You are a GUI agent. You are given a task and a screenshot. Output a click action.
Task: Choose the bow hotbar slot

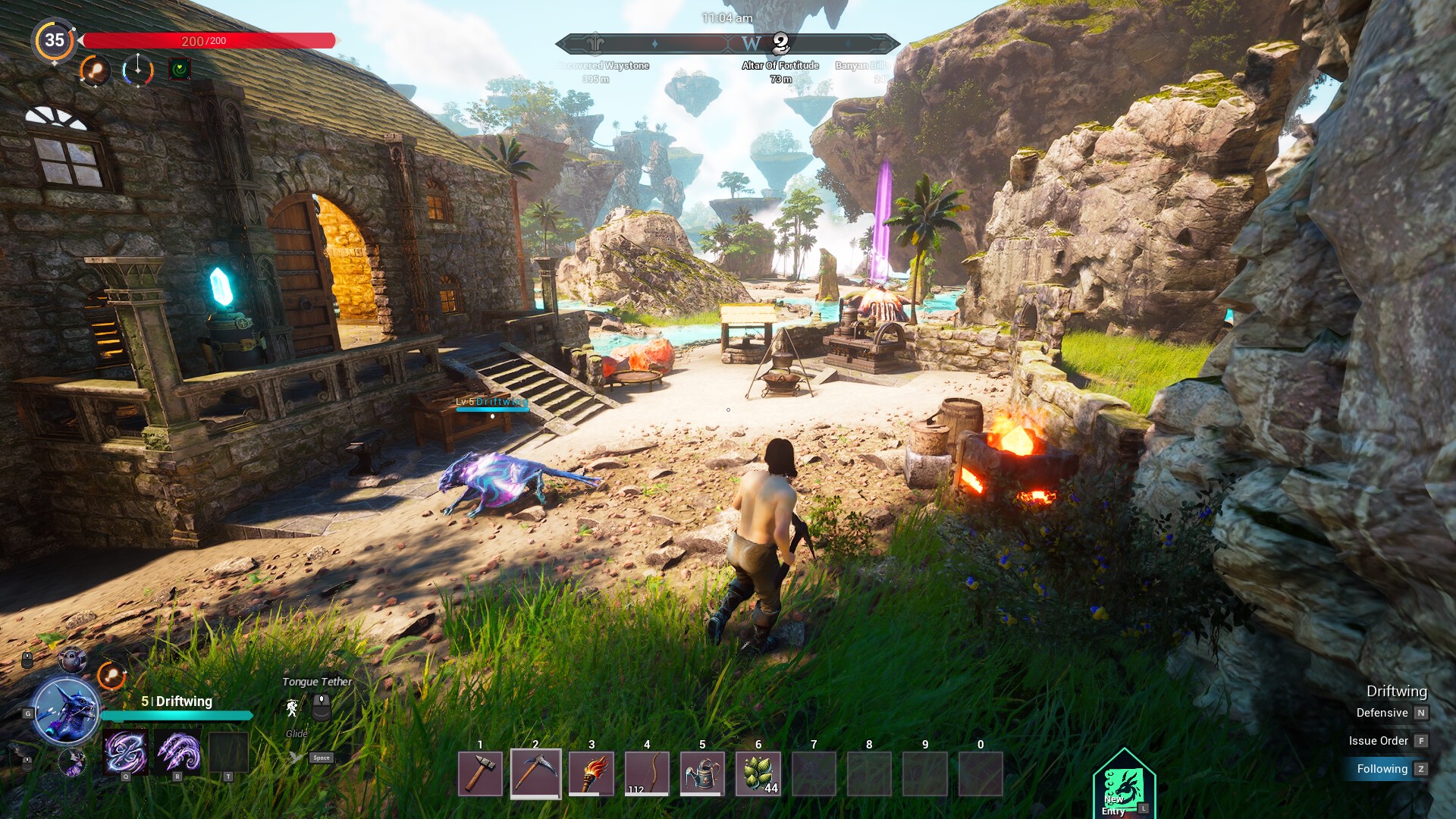[x=647, y=773]
